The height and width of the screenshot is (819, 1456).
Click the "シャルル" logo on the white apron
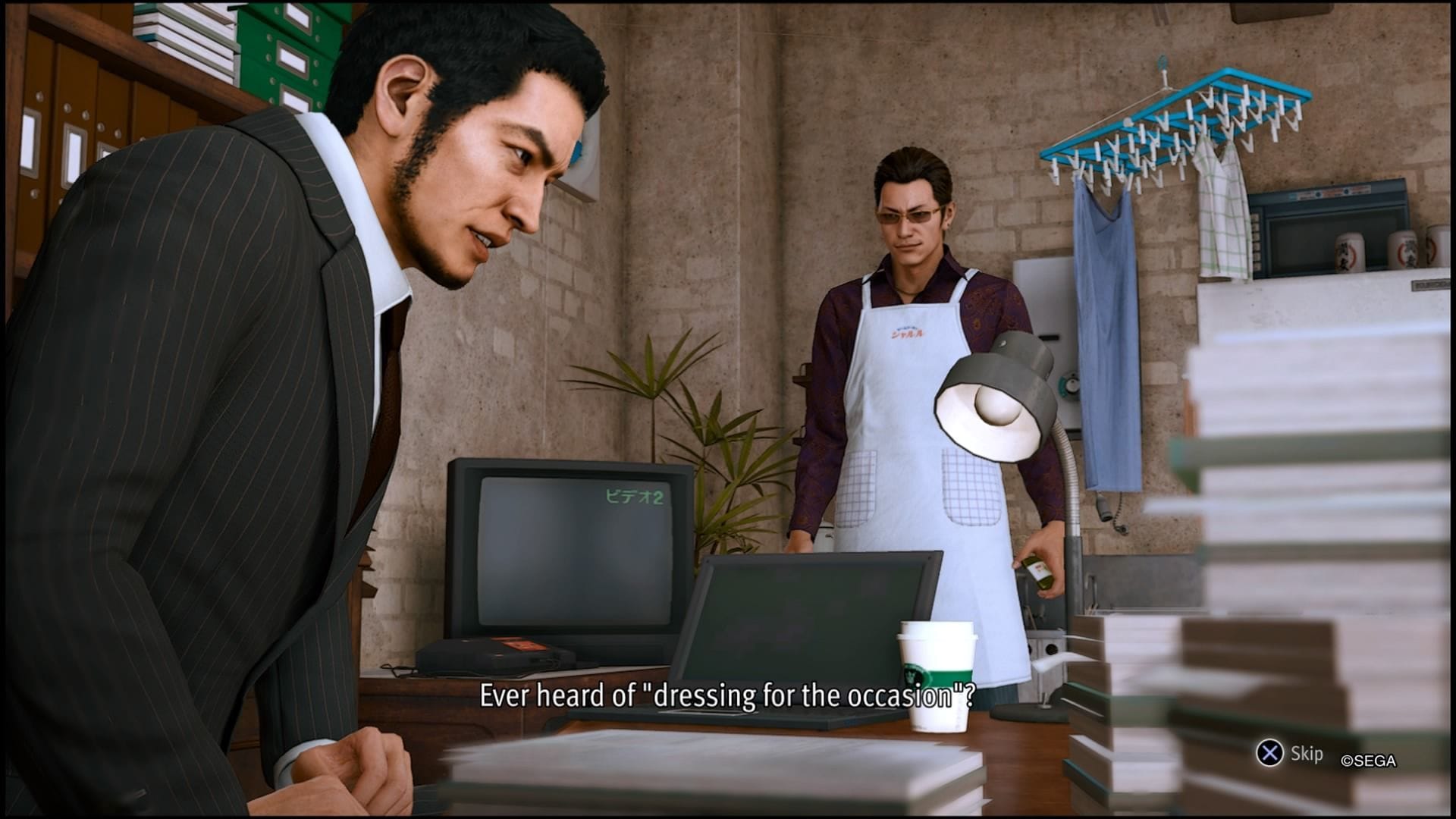(908, 334)
